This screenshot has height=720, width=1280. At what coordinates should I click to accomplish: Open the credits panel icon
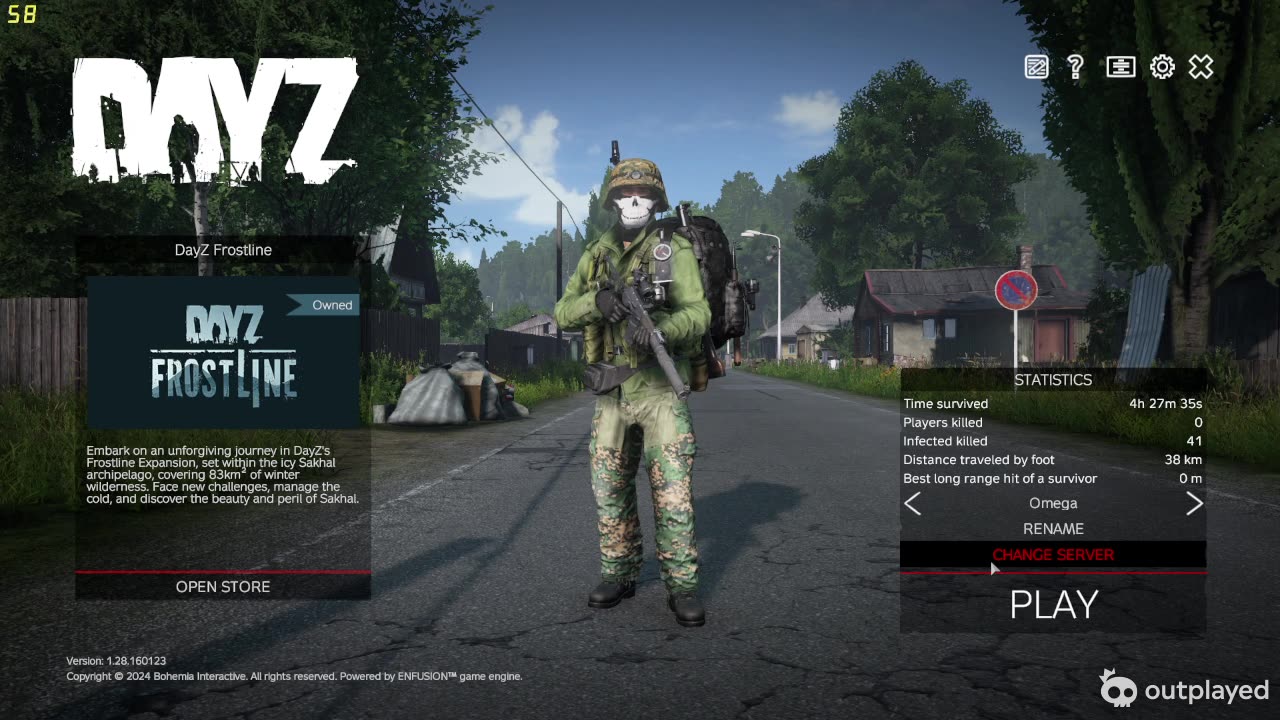click(x=1120, y=67)
